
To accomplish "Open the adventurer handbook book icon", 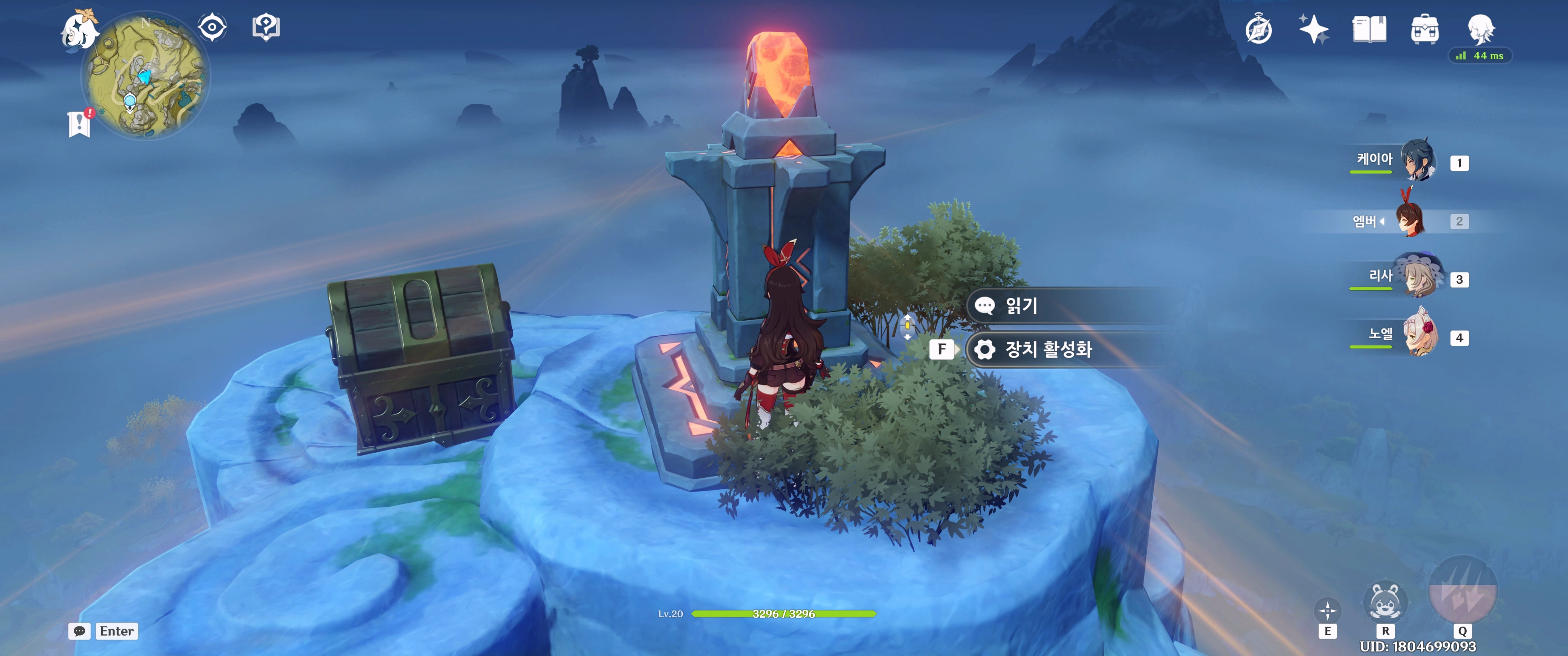I will pos(1369,29).
